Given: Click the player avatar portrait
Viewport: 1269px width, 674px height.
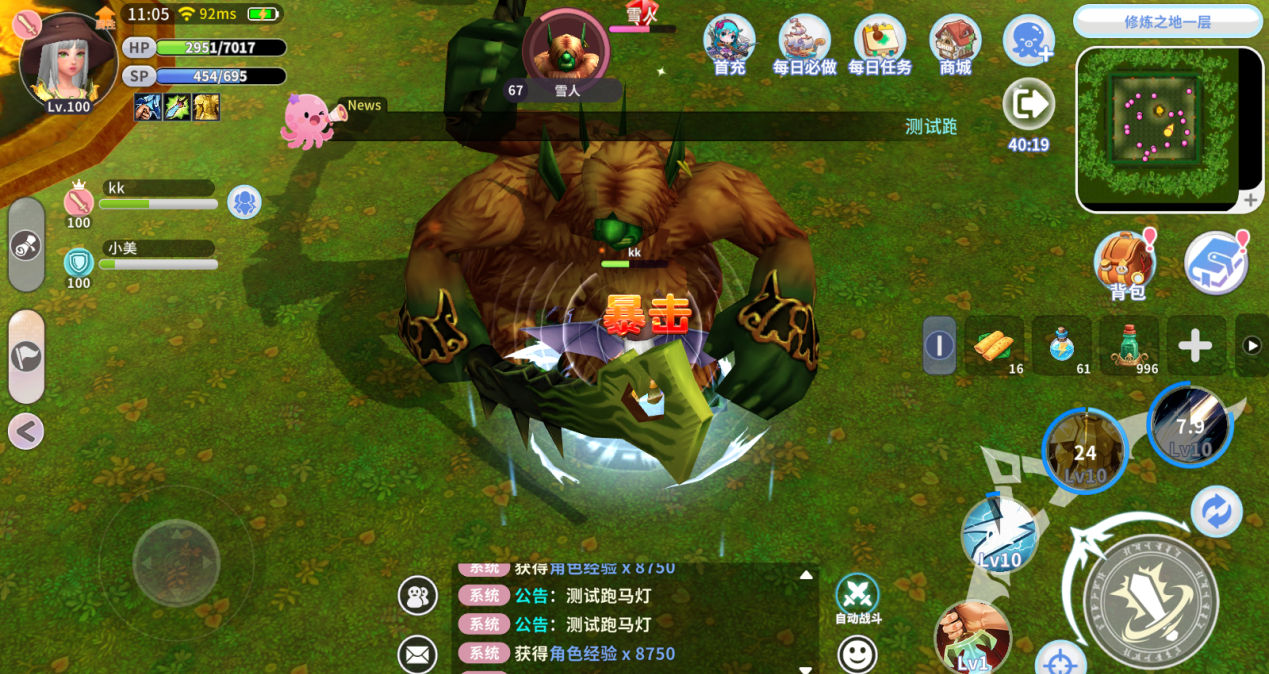Looking at the screenshot, I should 66,62.
